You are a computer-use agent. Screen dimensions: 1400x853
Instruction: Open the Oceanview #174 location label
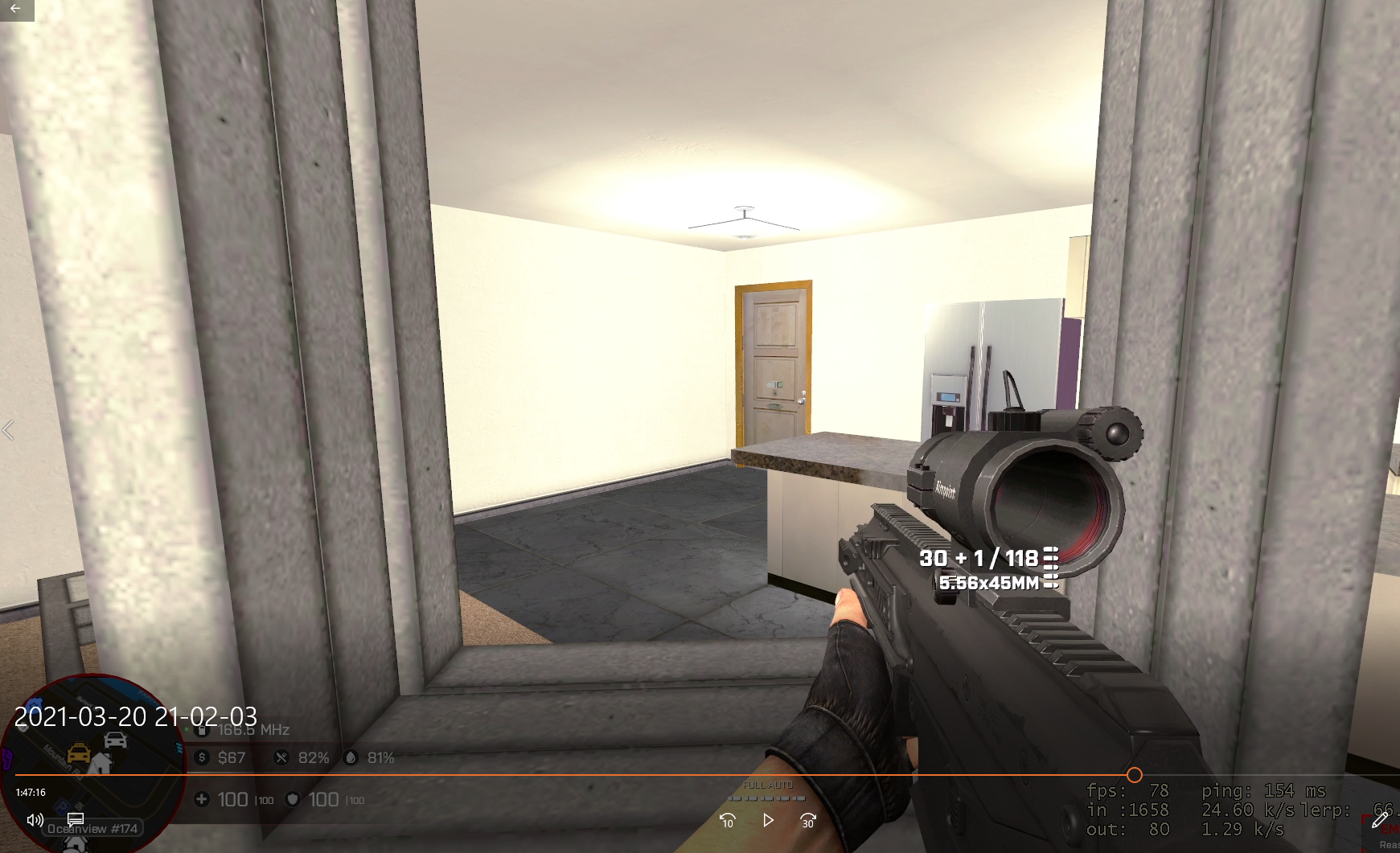click(93, 828)
